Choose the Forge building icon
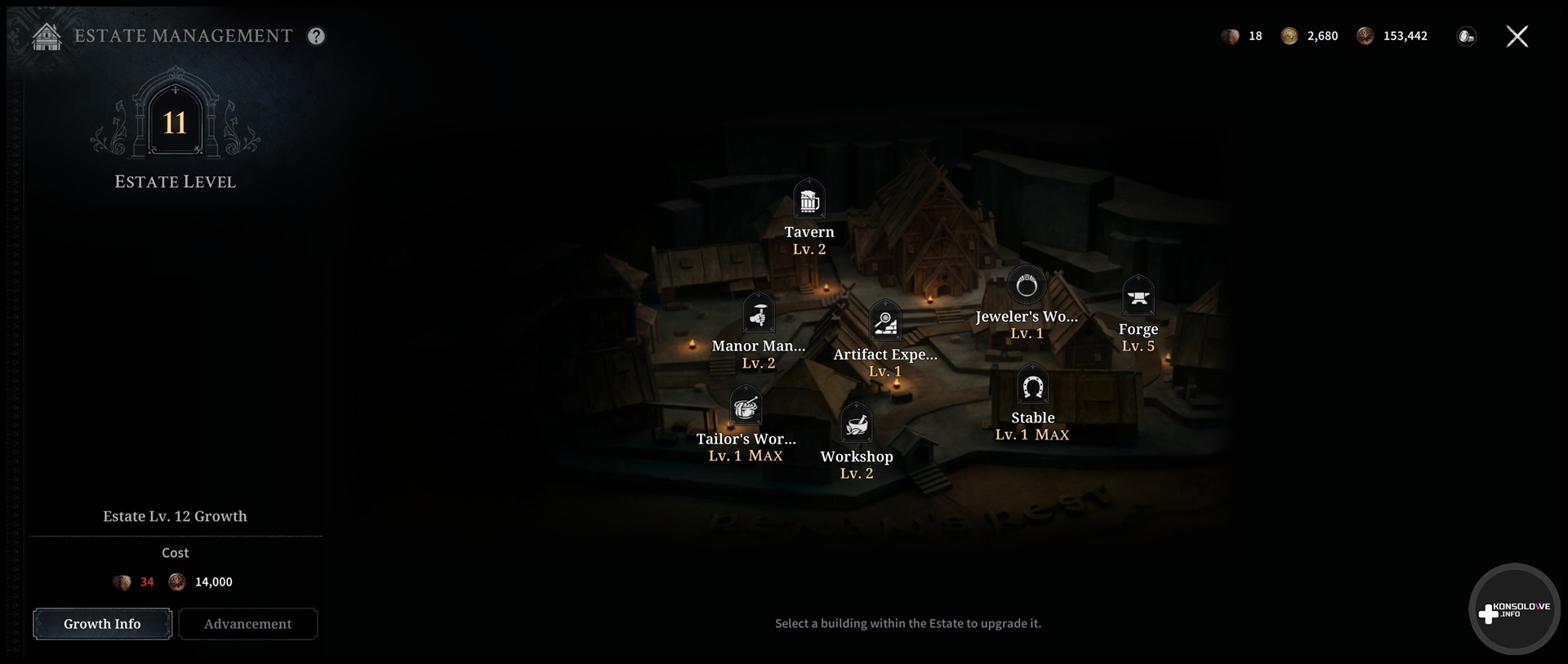1568x664 pixels. tap(1138, 297)
